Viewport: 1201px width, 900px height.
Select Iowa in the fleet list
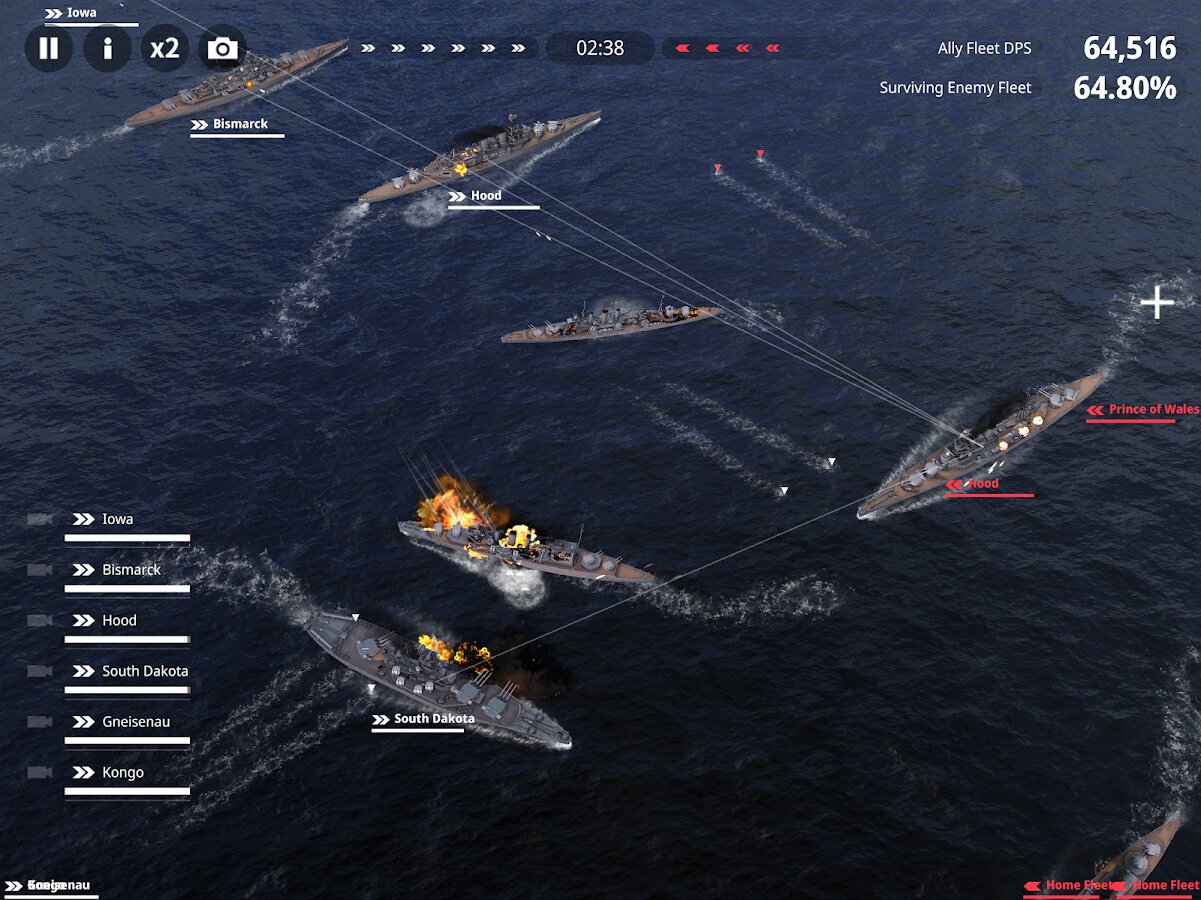tap(117, 520)
